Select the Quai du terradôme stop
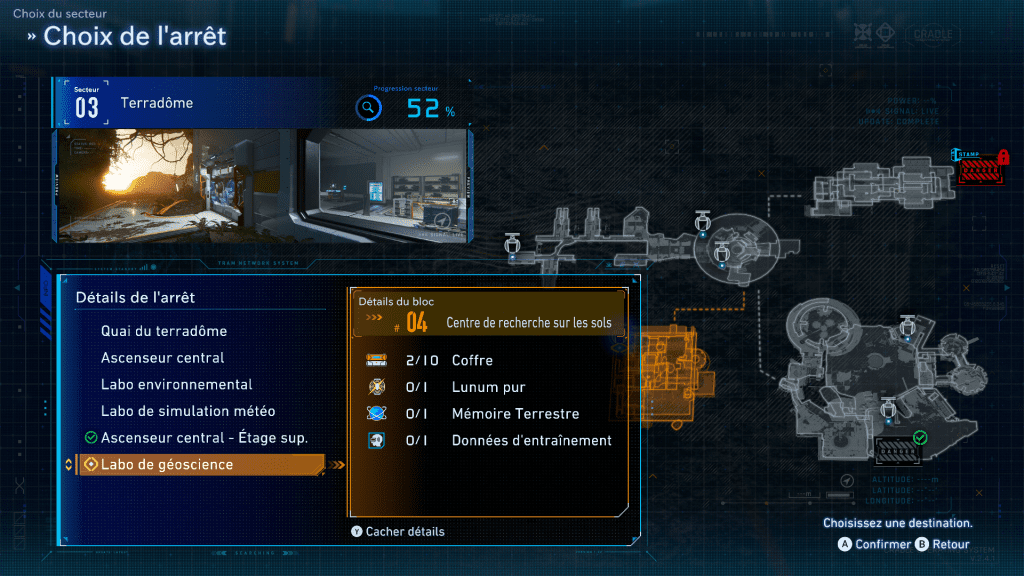Screen dimensions: 1024x576 (164, 331)
